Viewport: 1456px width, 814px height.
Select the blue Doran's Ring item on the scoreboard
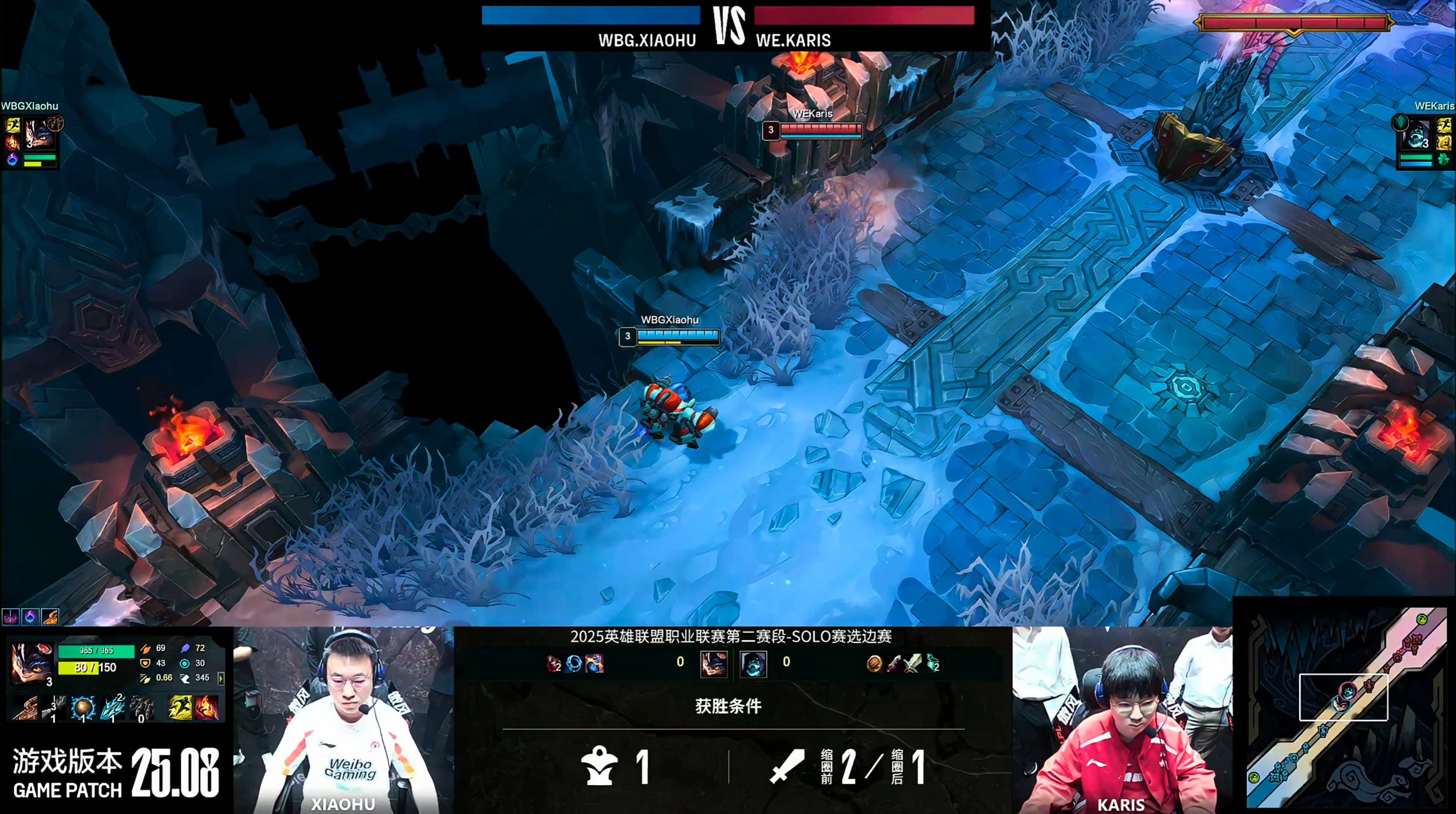pyautogui.click(x=574, y=663)
